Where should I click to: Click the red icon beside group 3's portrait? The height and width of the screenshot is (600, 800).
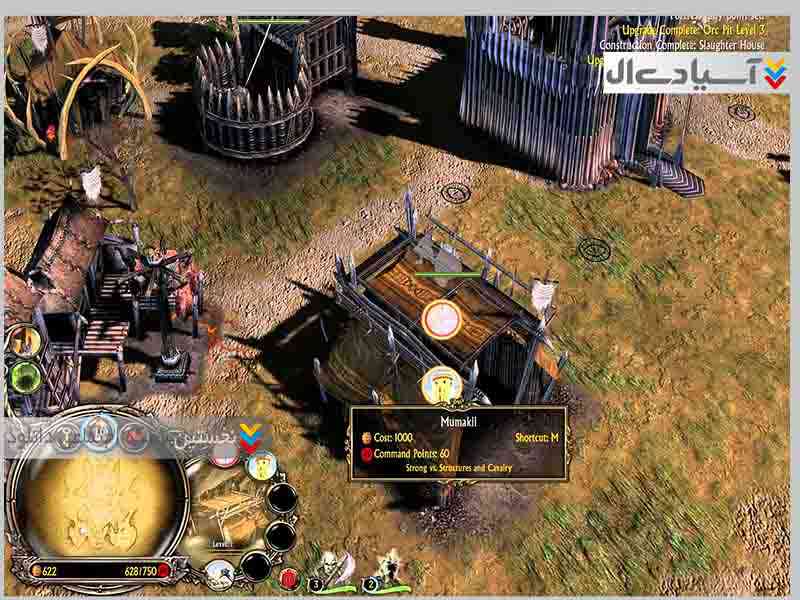pos(289,578)
